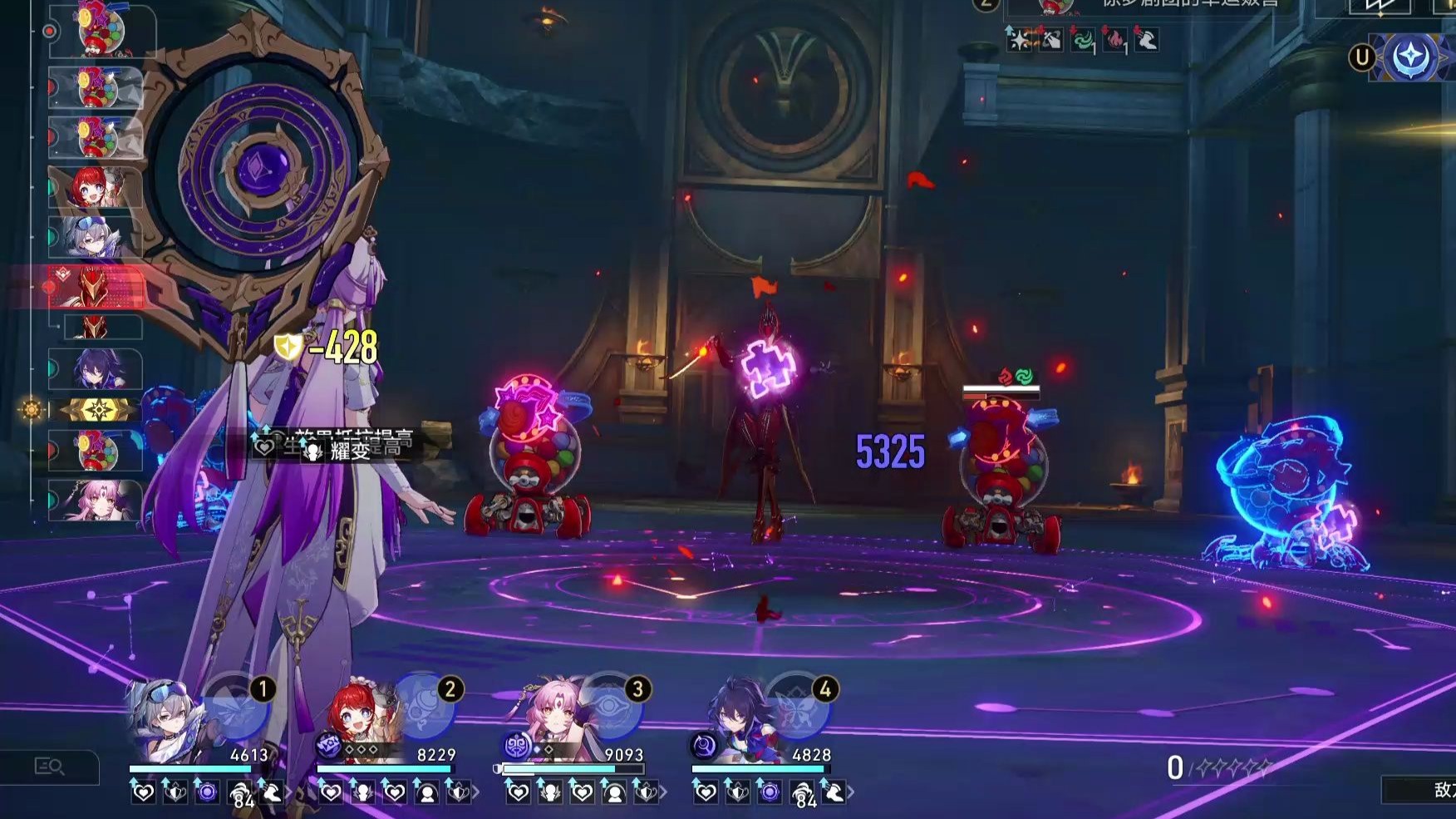Choose Seele's portrait in the turn order

(x=97, y=369)
